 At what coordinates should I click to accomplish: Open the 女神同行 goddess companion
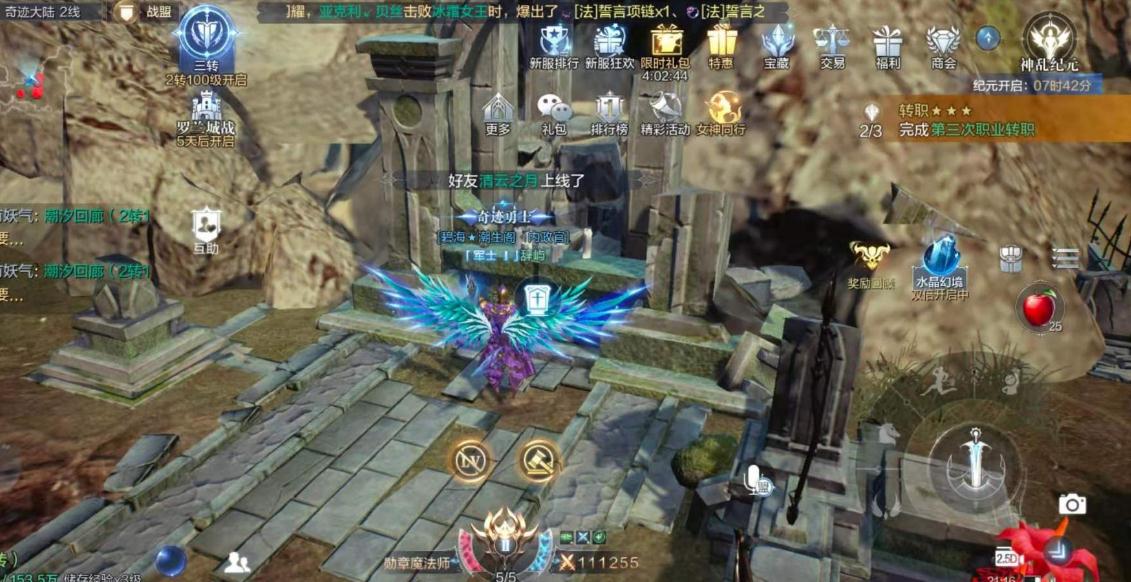[x=721, y=112]
